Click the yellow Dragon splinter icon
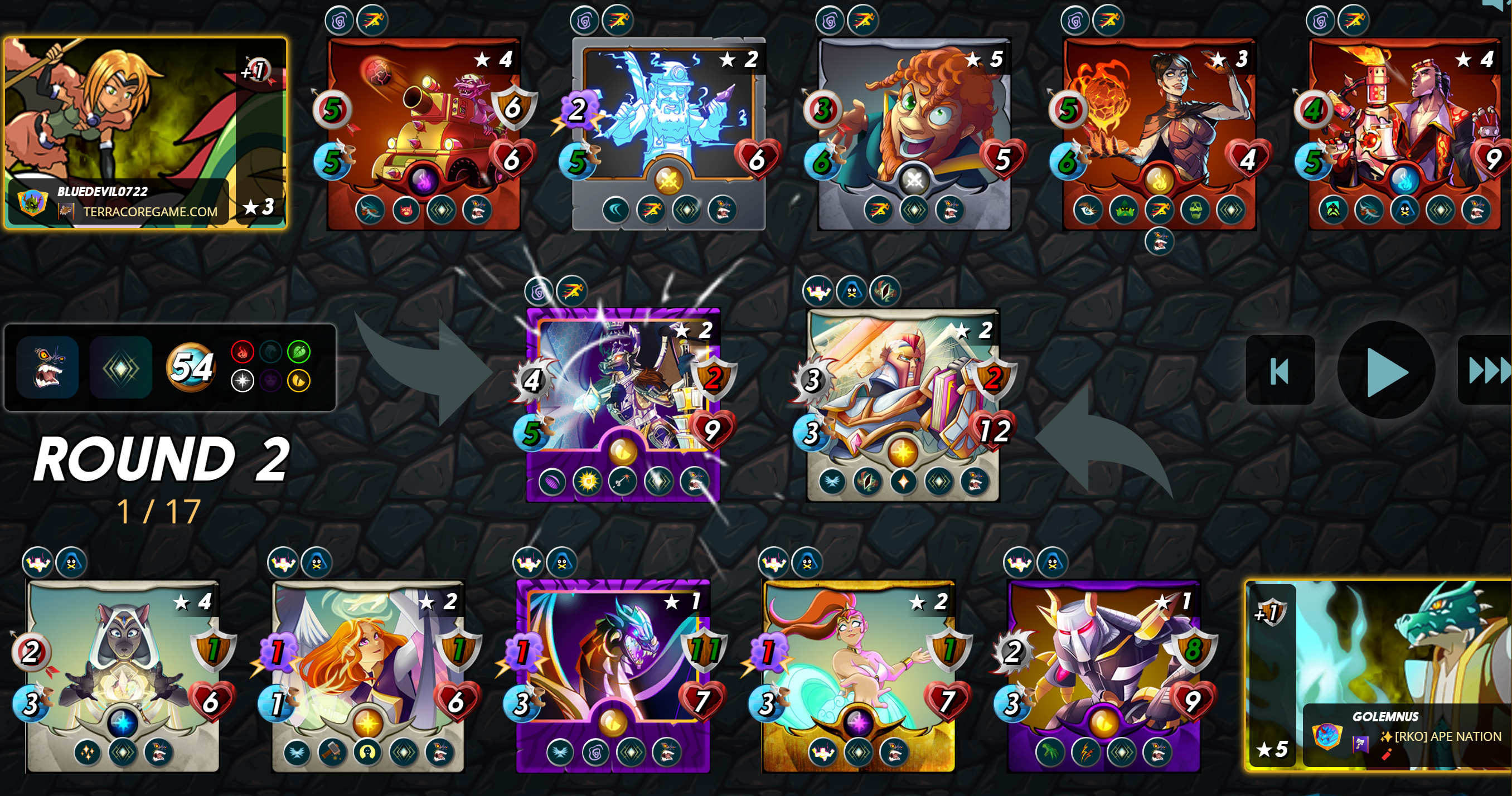 (299, 381)
